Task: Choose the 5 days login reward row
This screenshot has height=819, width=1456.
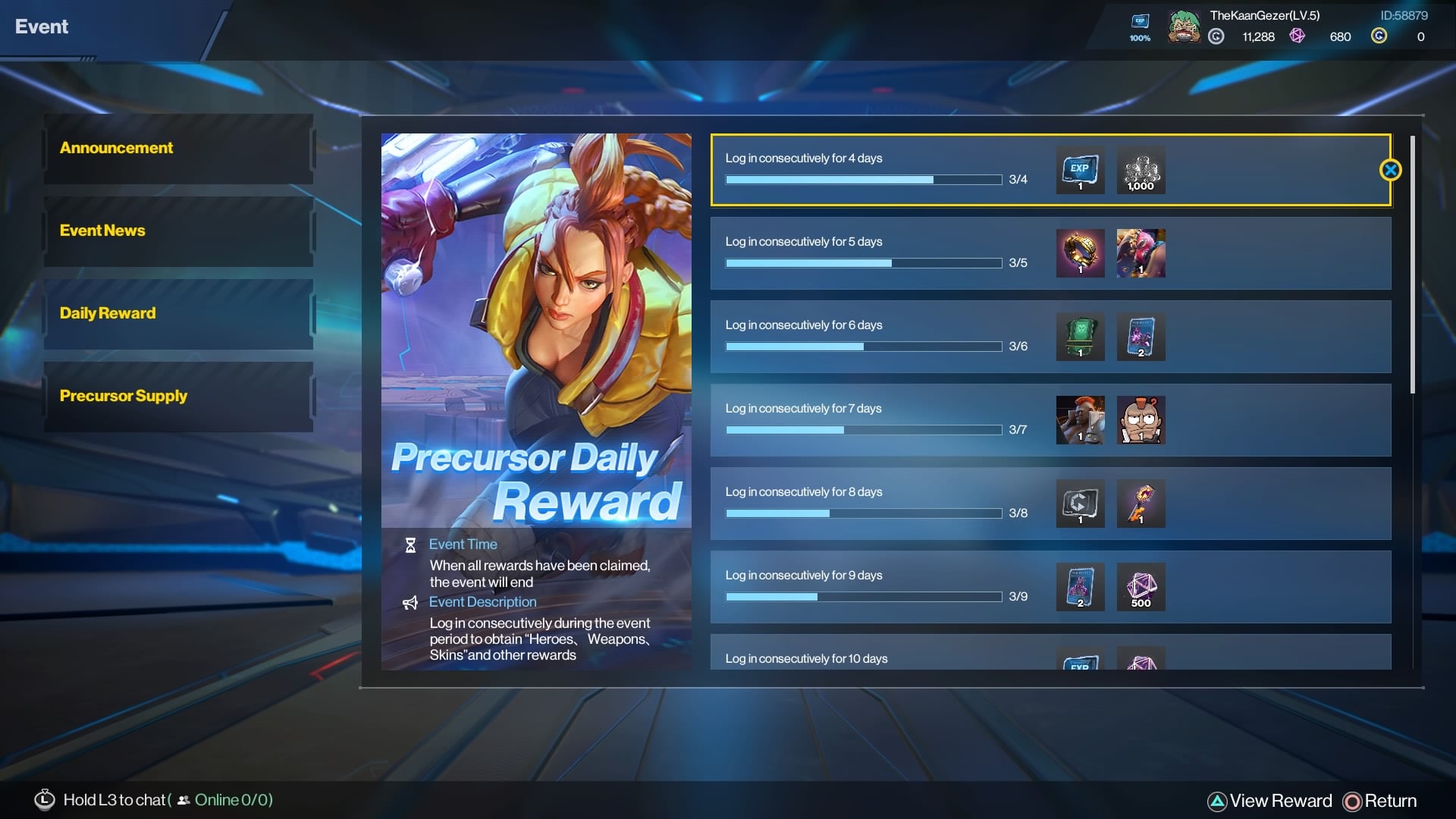Action: (x=872, y=253)
